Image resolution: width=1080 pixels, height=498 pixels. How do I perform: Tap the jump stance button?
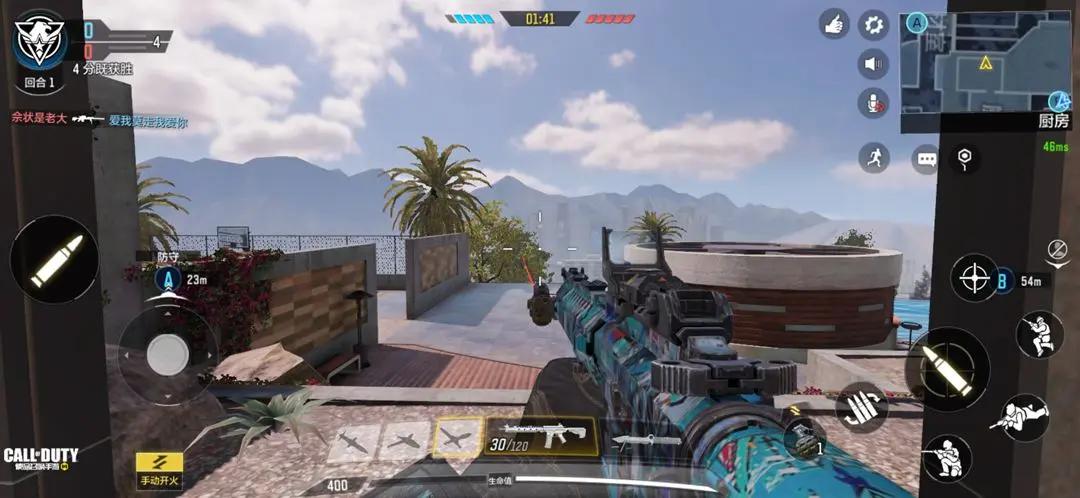(1039, 334)
